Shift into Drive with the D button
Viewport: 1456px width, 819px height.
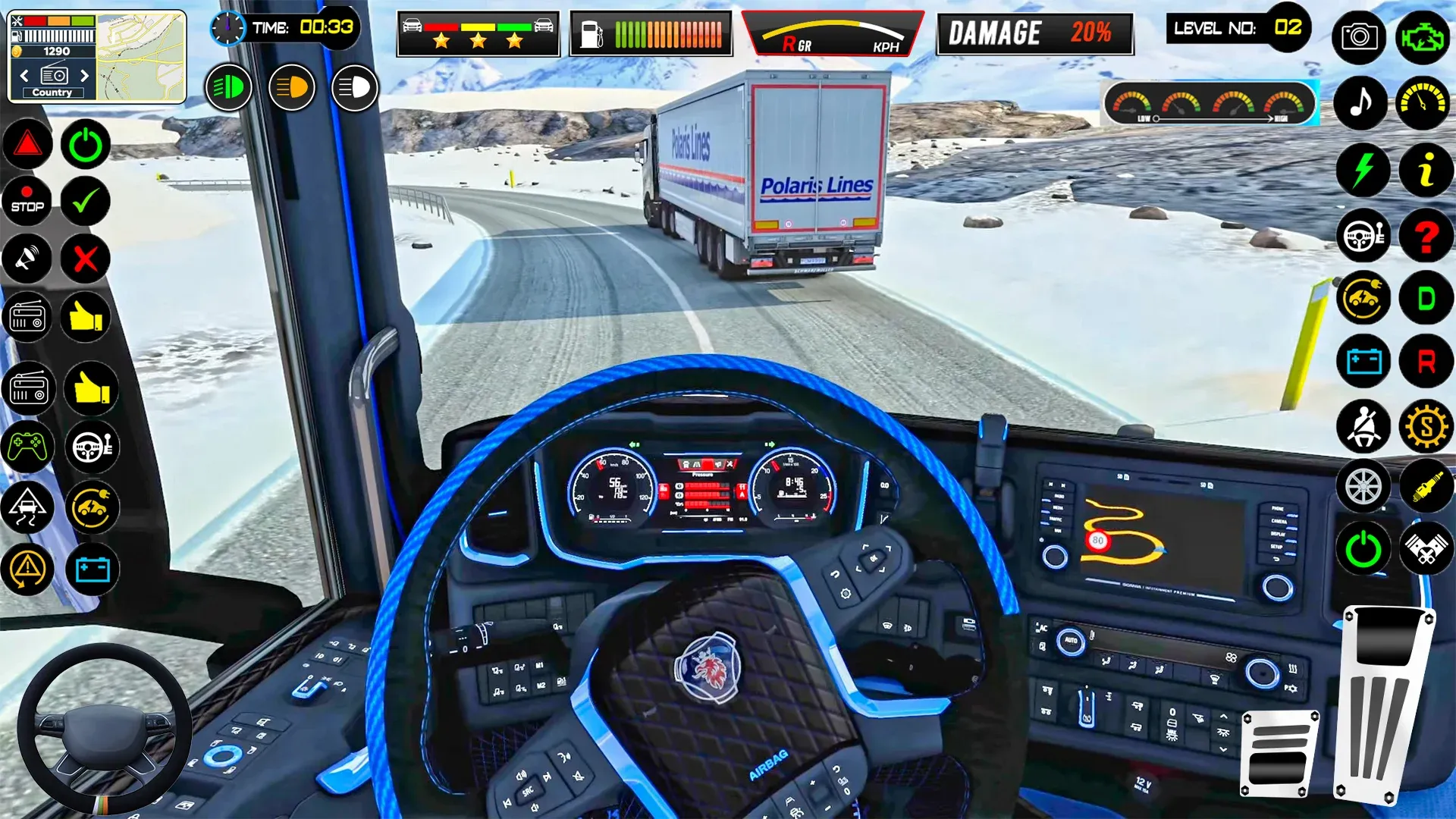pos(1426,298)
